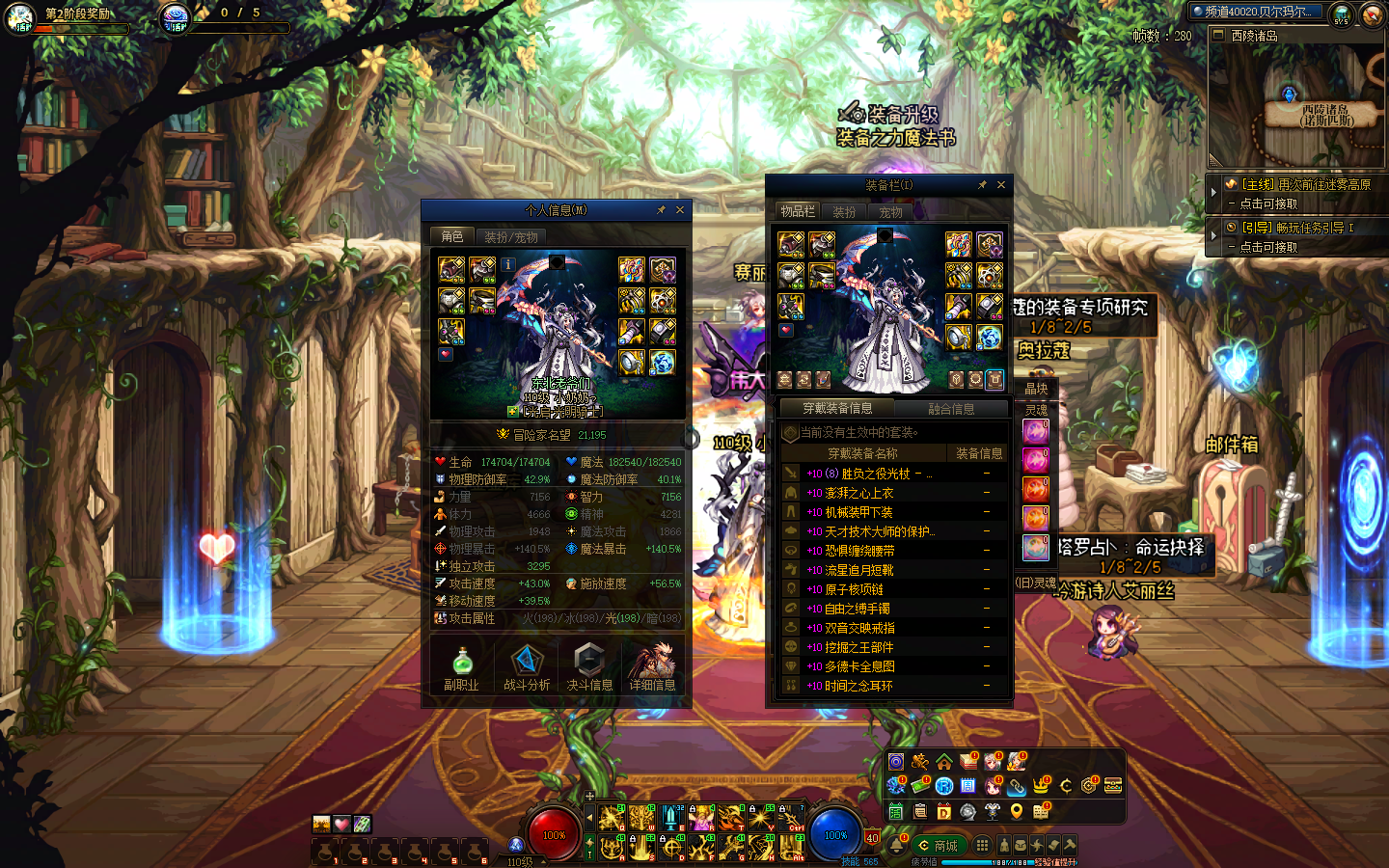Show 决斗信息 duel information

point(589,668)
